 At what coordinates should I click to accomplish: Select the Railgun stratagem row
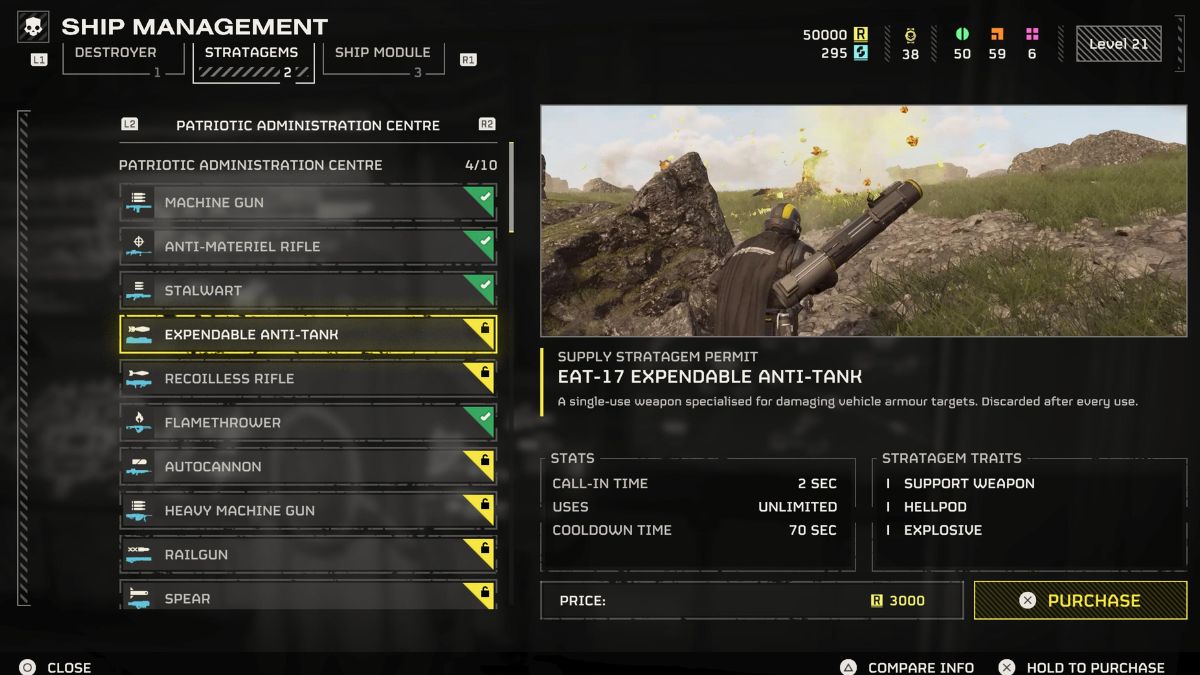pyautogui.click(x=307, y=555)
